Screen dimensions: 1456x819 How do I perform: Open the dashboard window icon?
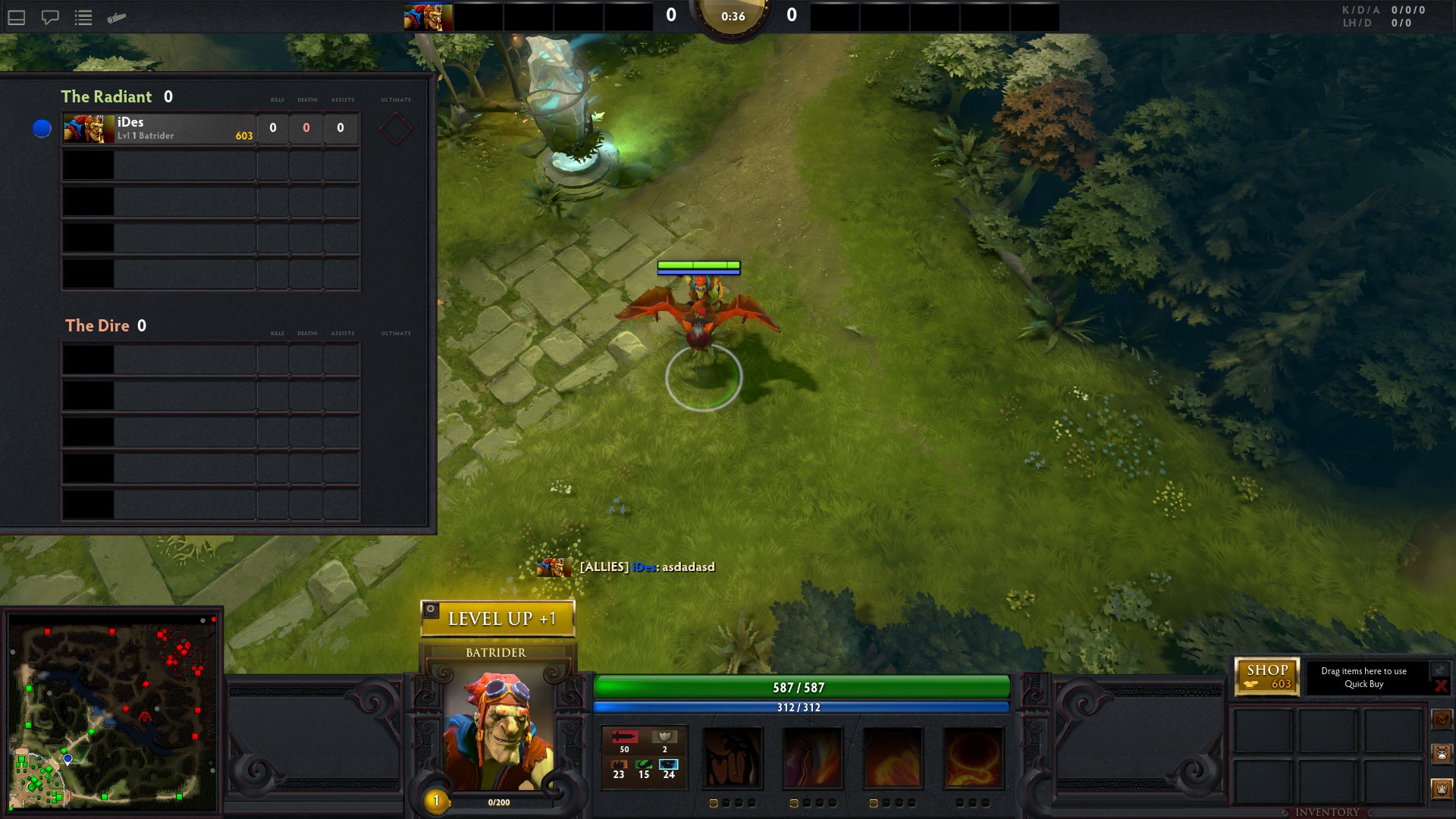tap(17, 17)
